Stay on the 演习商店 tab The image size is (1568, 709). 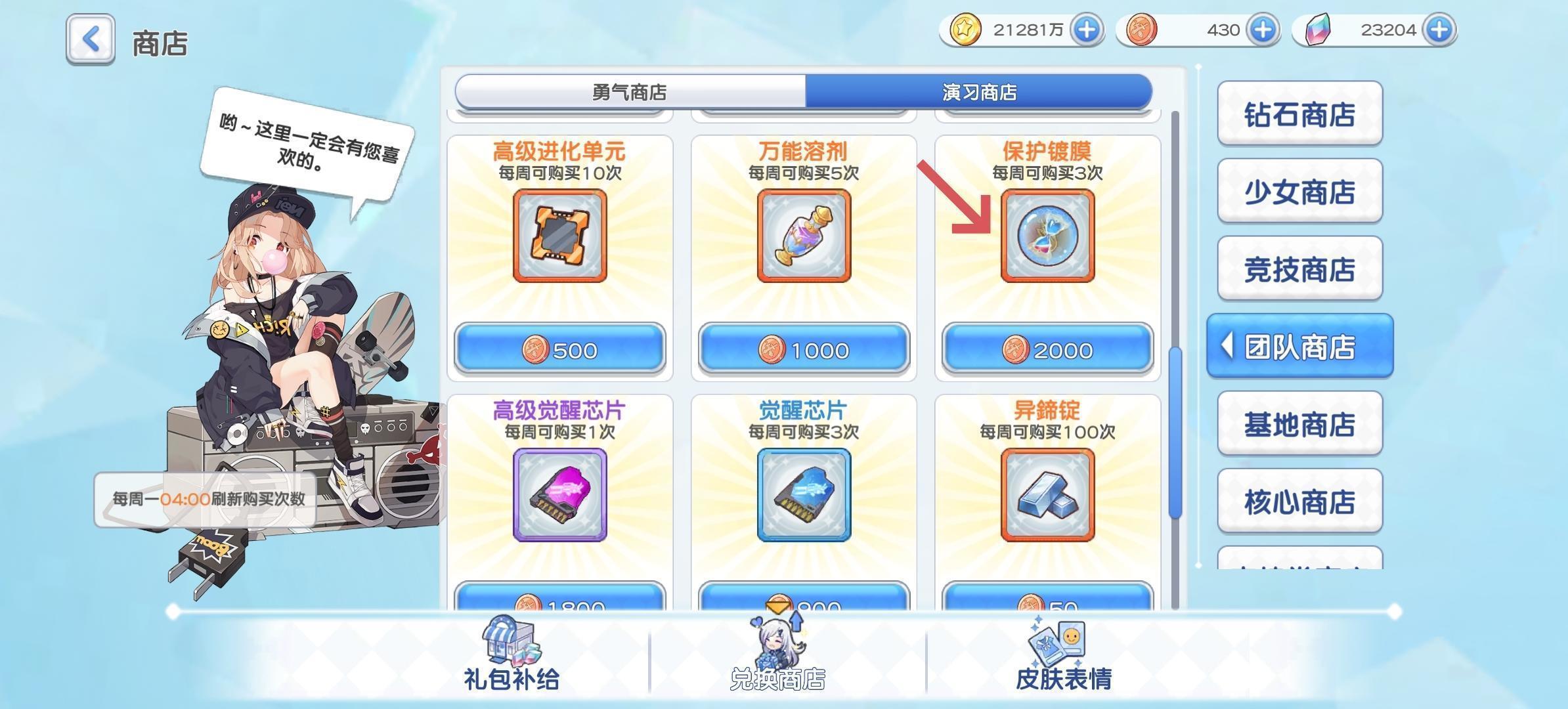click(978, 93)
